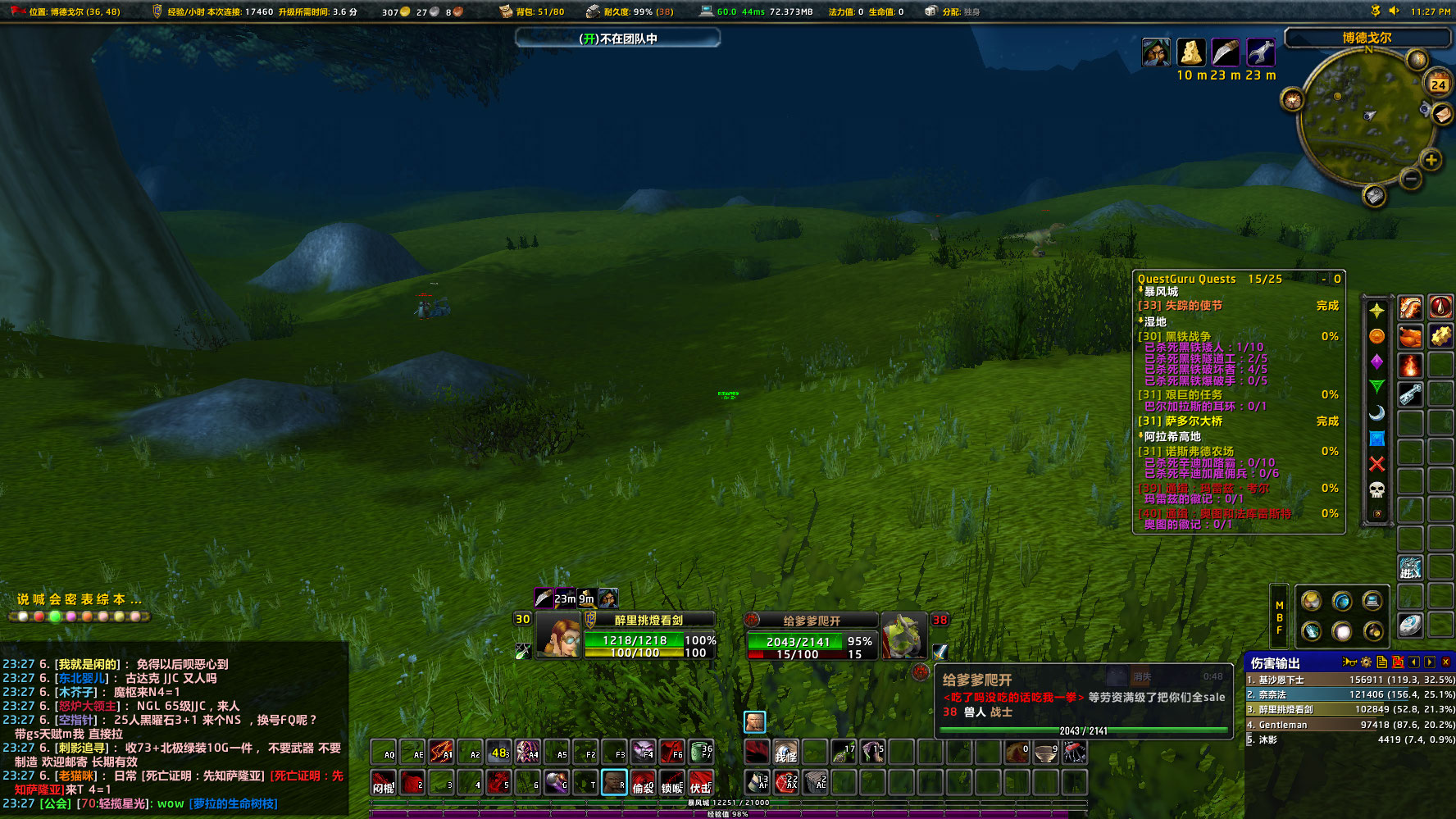Zoom in using the minimap plus control
Image resolution: width=1456 pixels, height=819 pixels.
[1431, 161]
